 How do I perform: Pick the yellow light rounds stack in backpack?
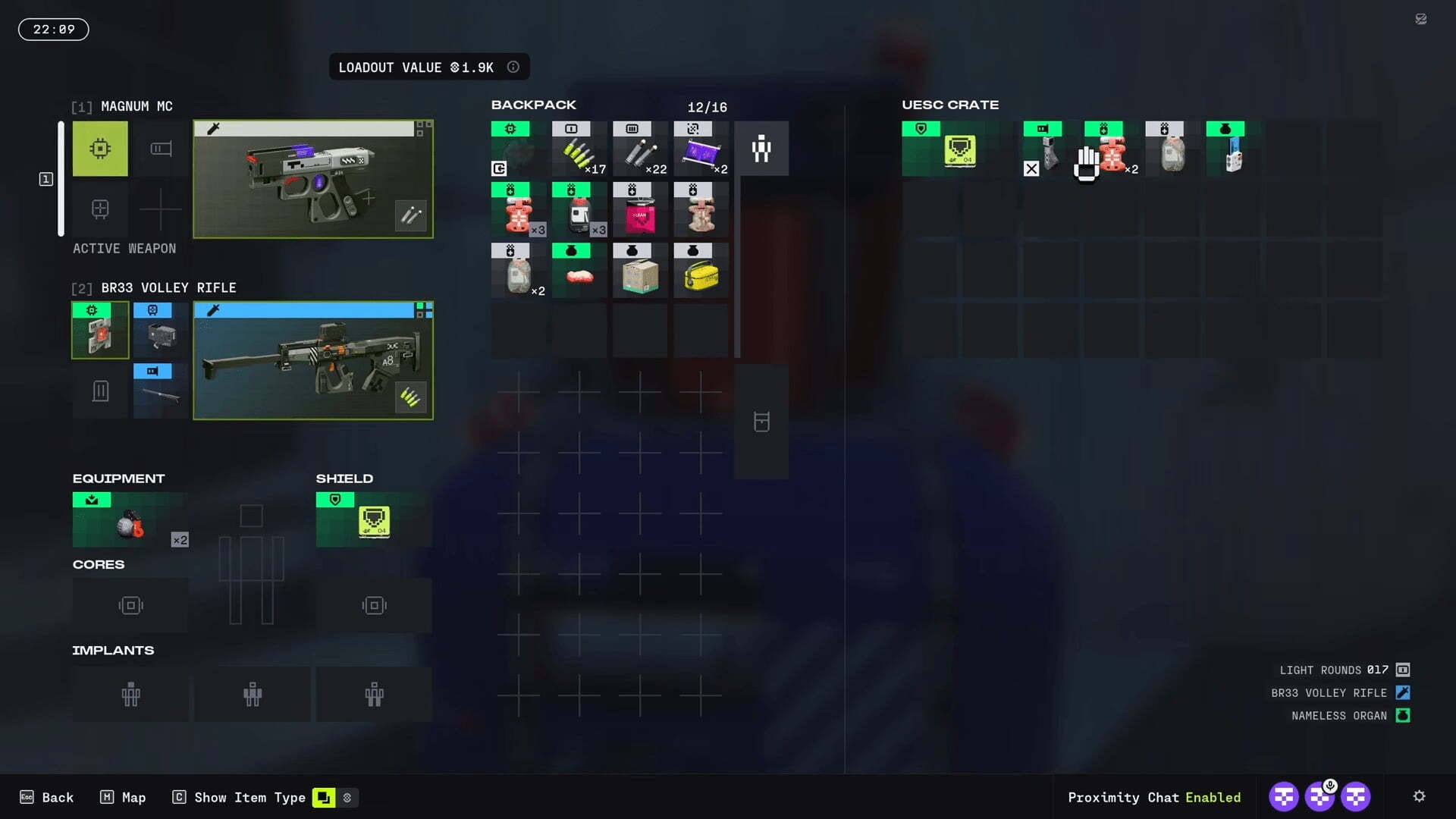579,149
